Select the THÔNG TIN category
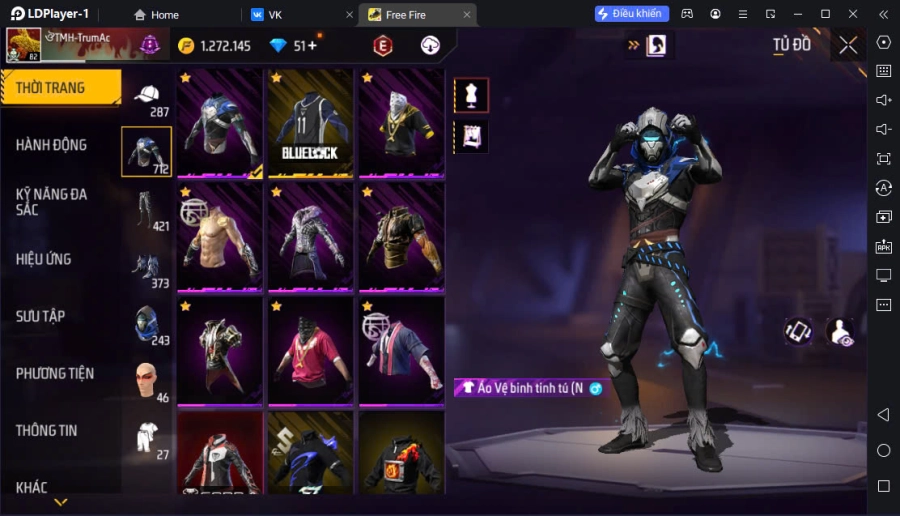Viewport: 900px width, 516px height. [x=47, y=430]
